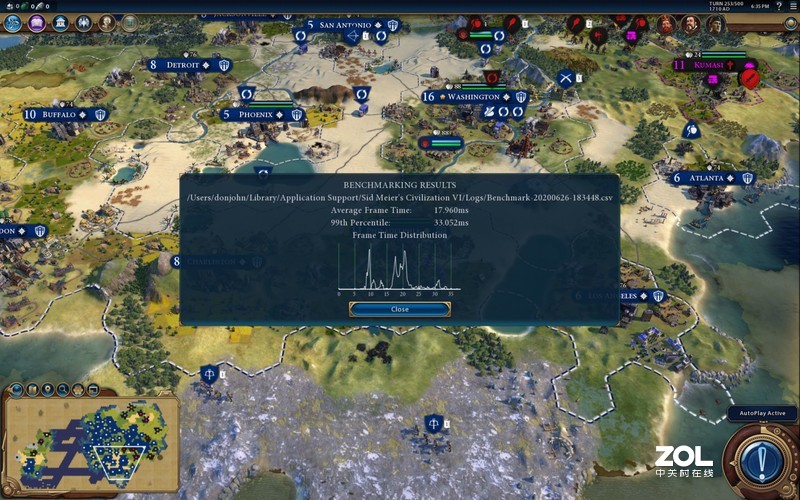
Task: Open the technology tree button
Action: (x=14, y=22)
